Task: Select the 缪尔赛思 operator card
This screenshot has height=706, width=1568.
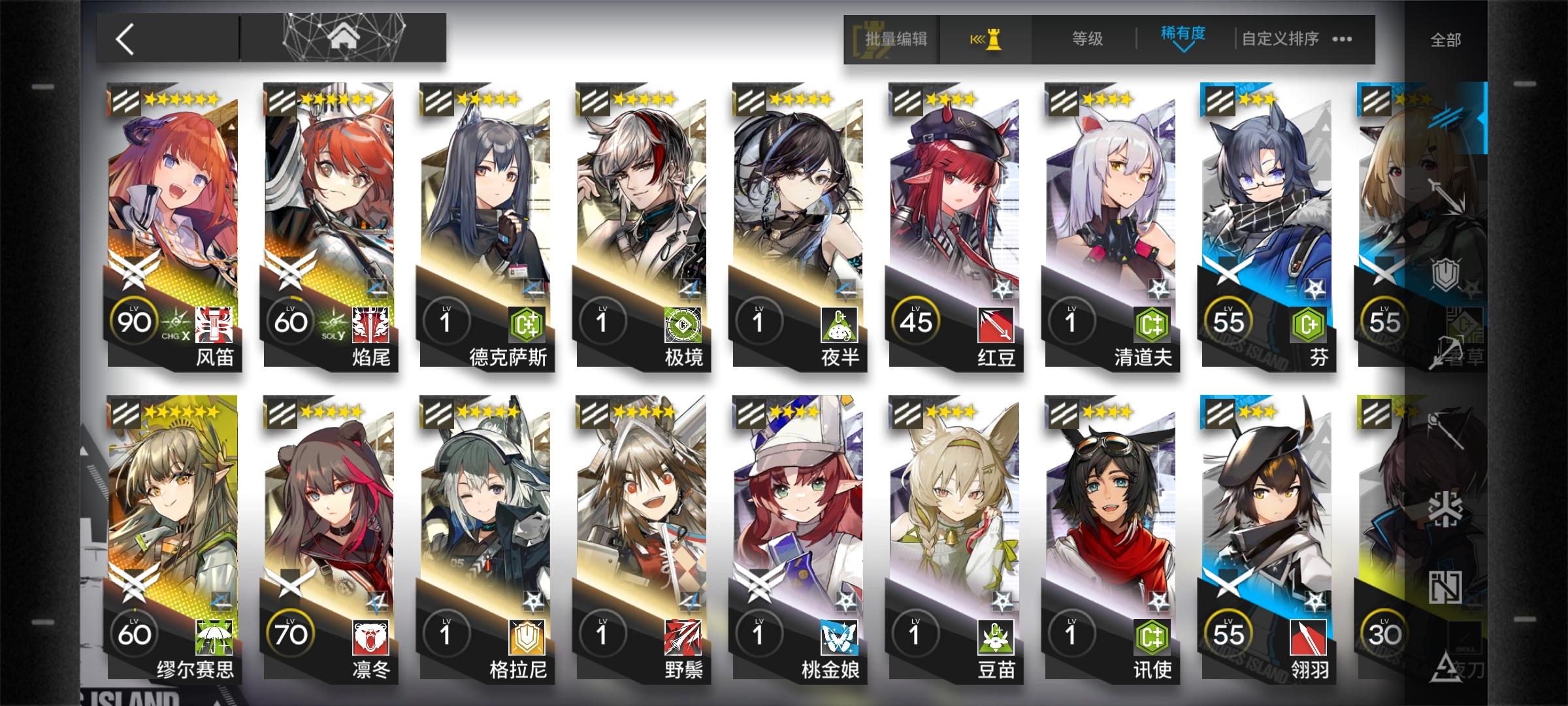Action: 171,510
